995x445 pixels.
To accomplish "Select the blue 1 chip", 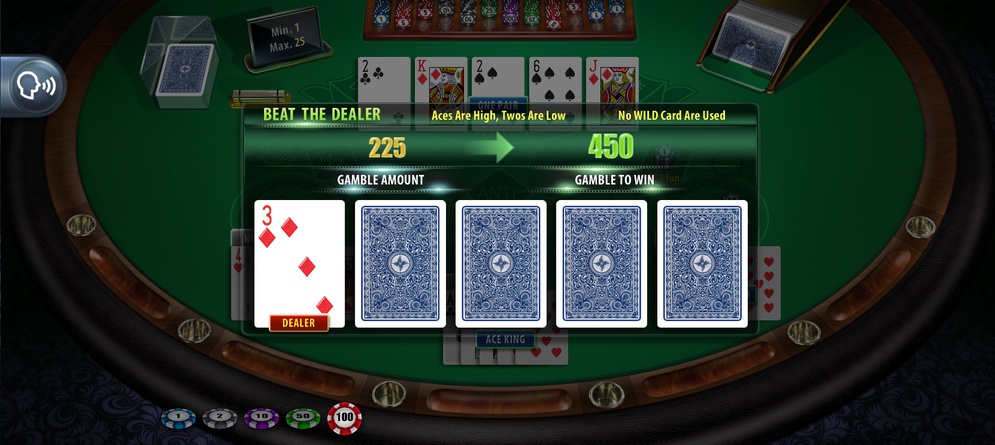I will point(176,418).
